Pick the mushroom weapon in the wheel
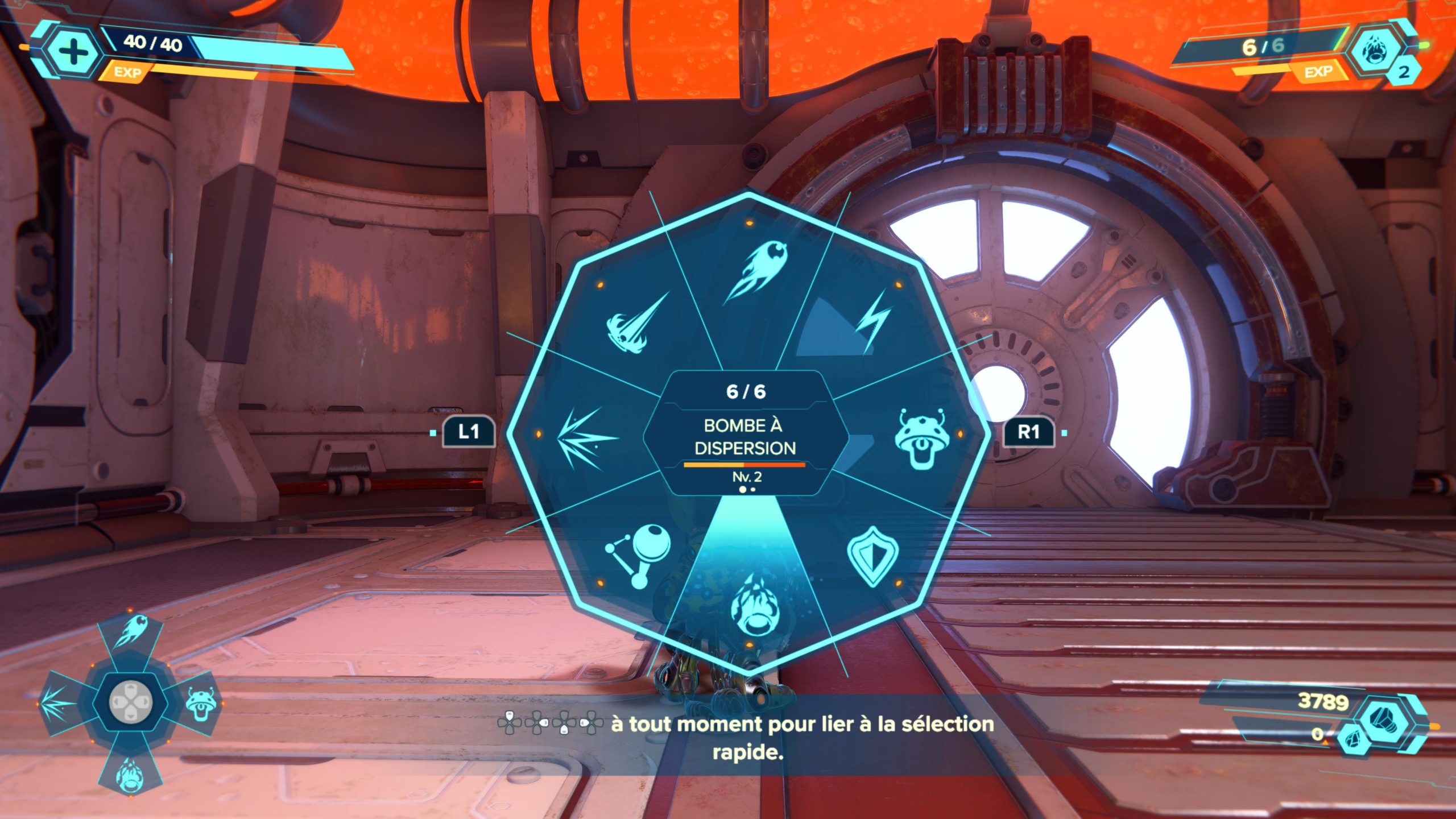This screenshot has height=819, width=1456. (x=920, y=438)
